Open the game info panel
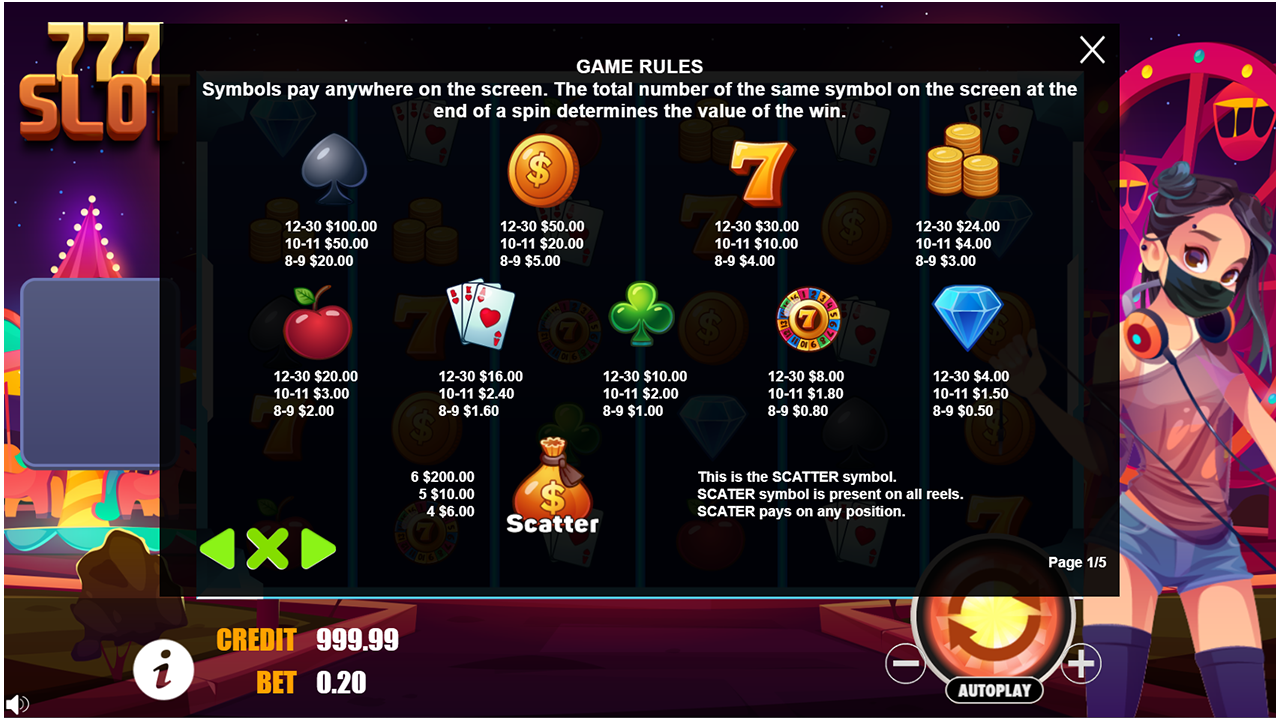 [165, 670]
